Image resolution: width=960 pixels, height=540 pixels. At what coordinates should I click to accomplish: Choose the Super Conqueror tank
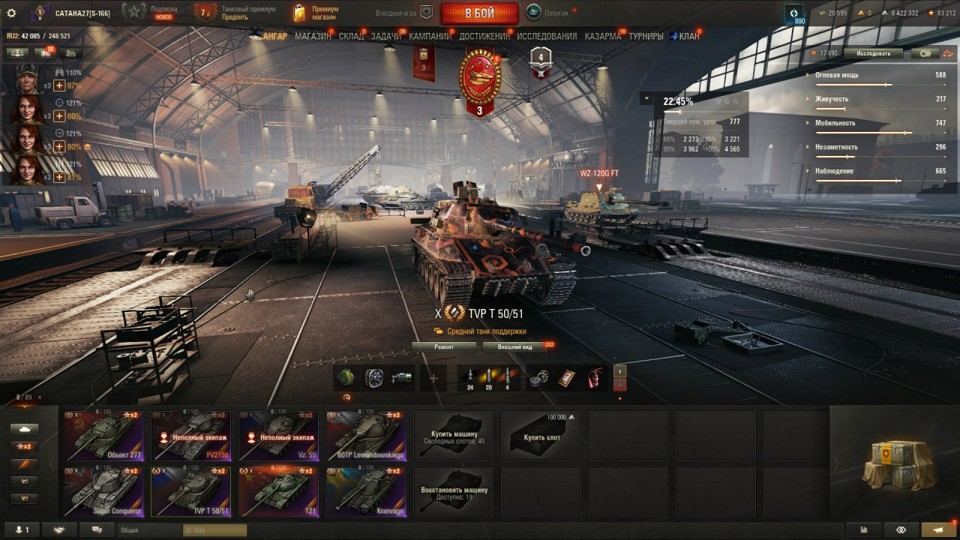[x=103, y=492]
